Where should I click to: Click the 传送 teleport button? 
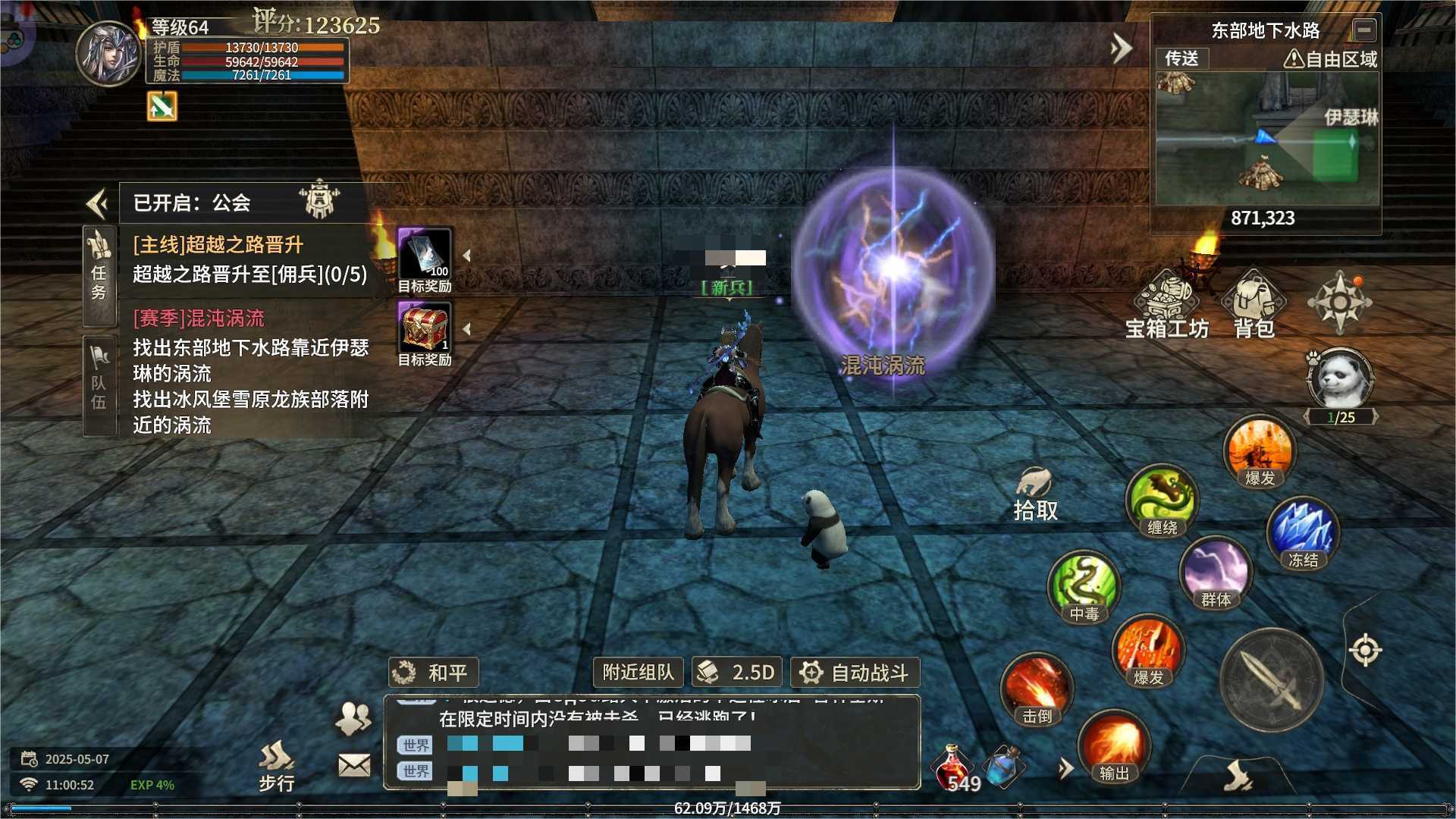point(1181,58)
